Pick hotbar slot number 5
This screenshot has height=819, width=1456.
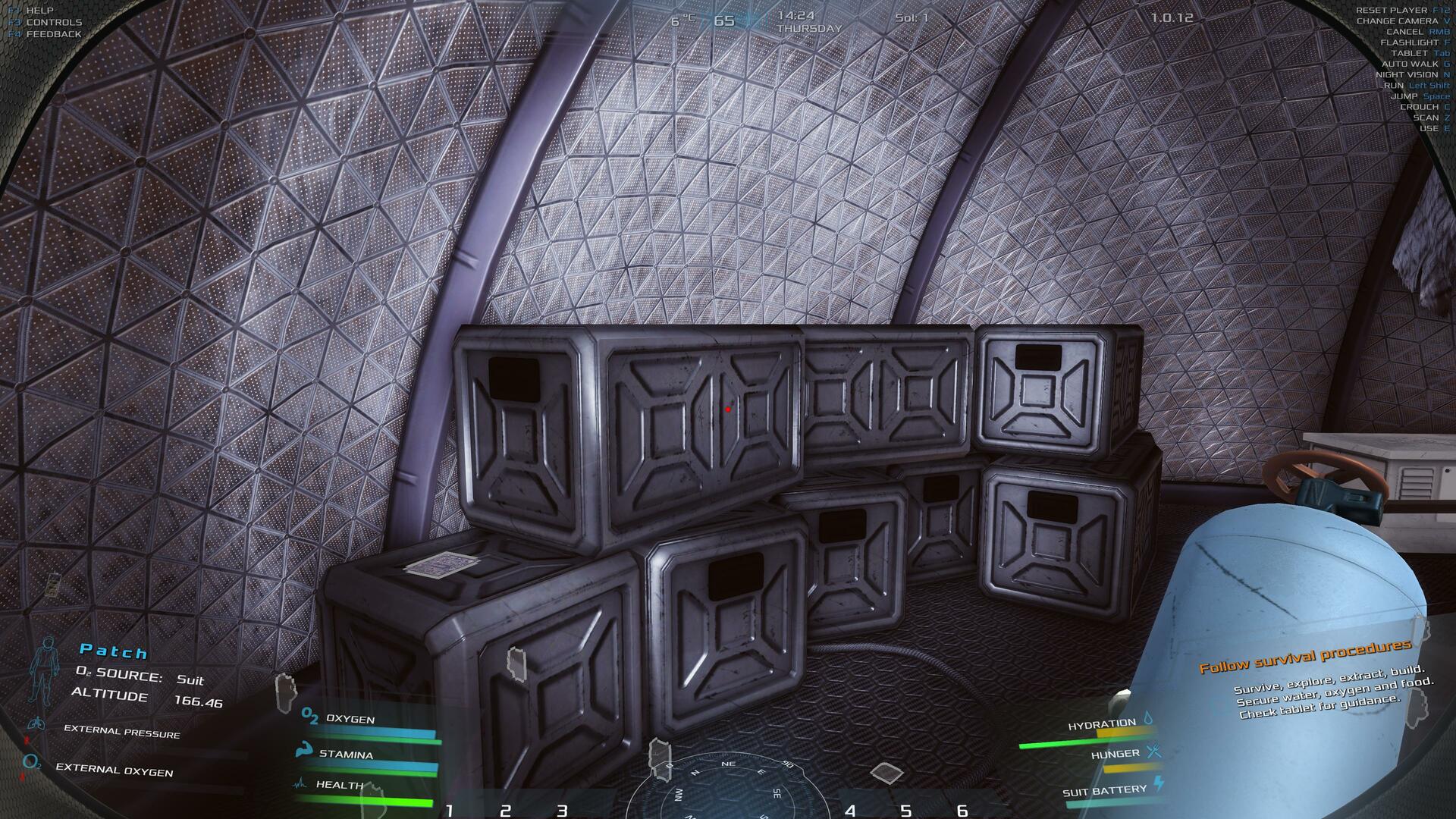[x=905, y=811]
